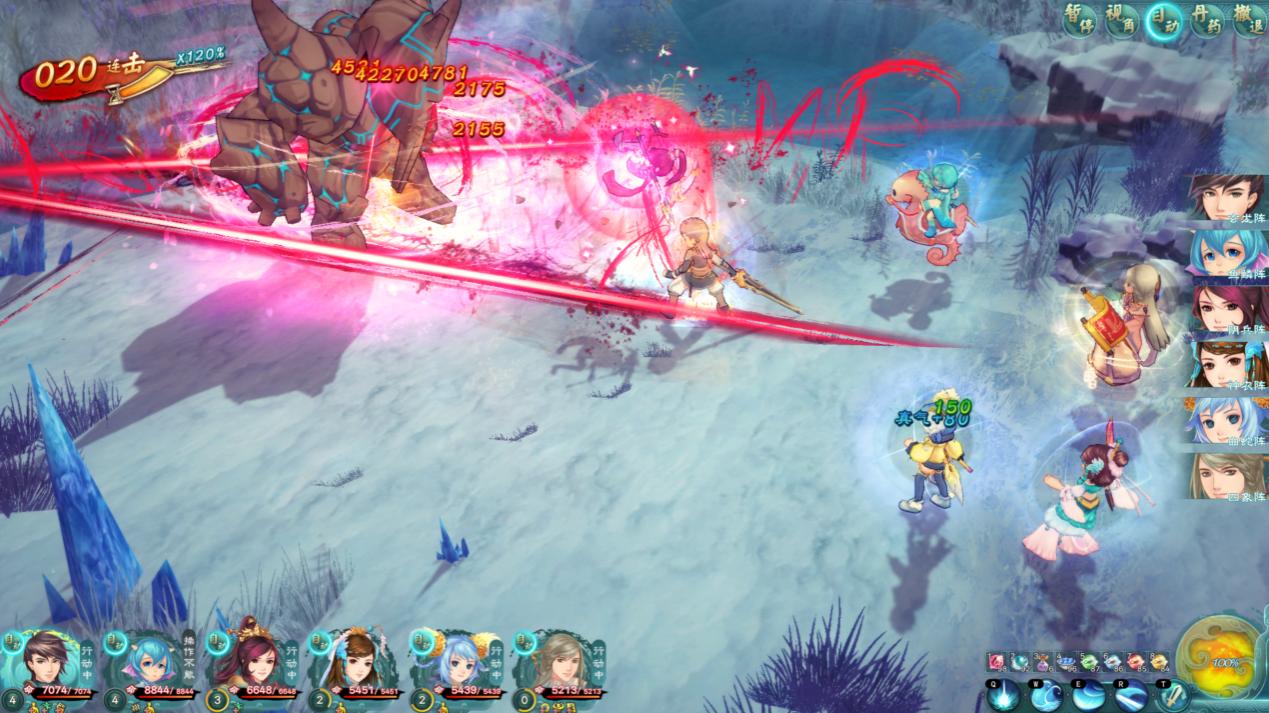This screenshot has height=713, width=1269.
Task: Change the camera with the 视角 button
Action: point(1121,20)
